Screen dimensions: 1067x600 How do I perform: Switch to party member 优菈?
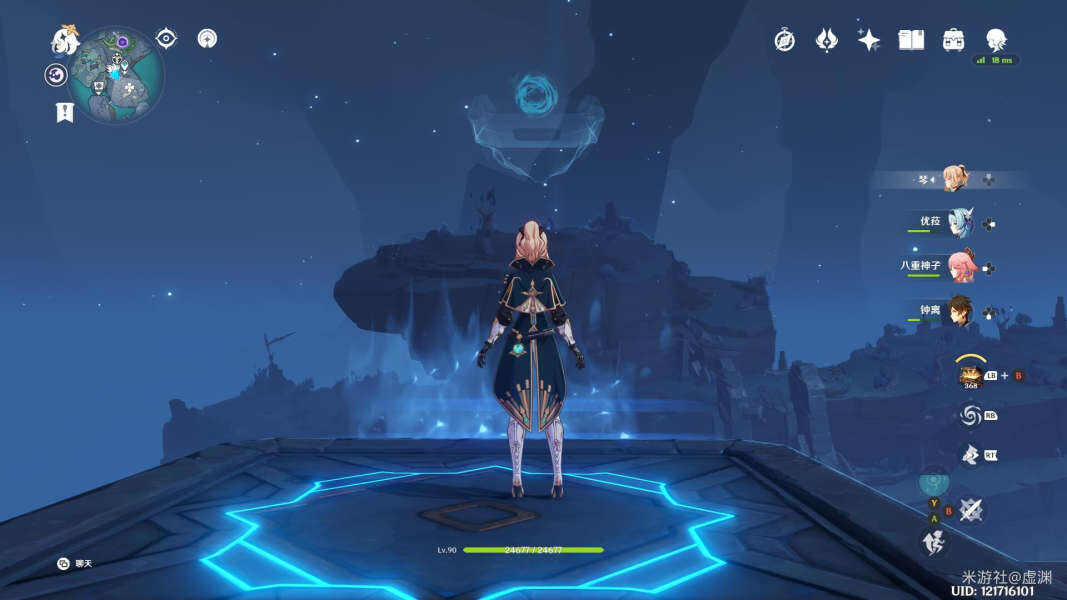(960, 223)
